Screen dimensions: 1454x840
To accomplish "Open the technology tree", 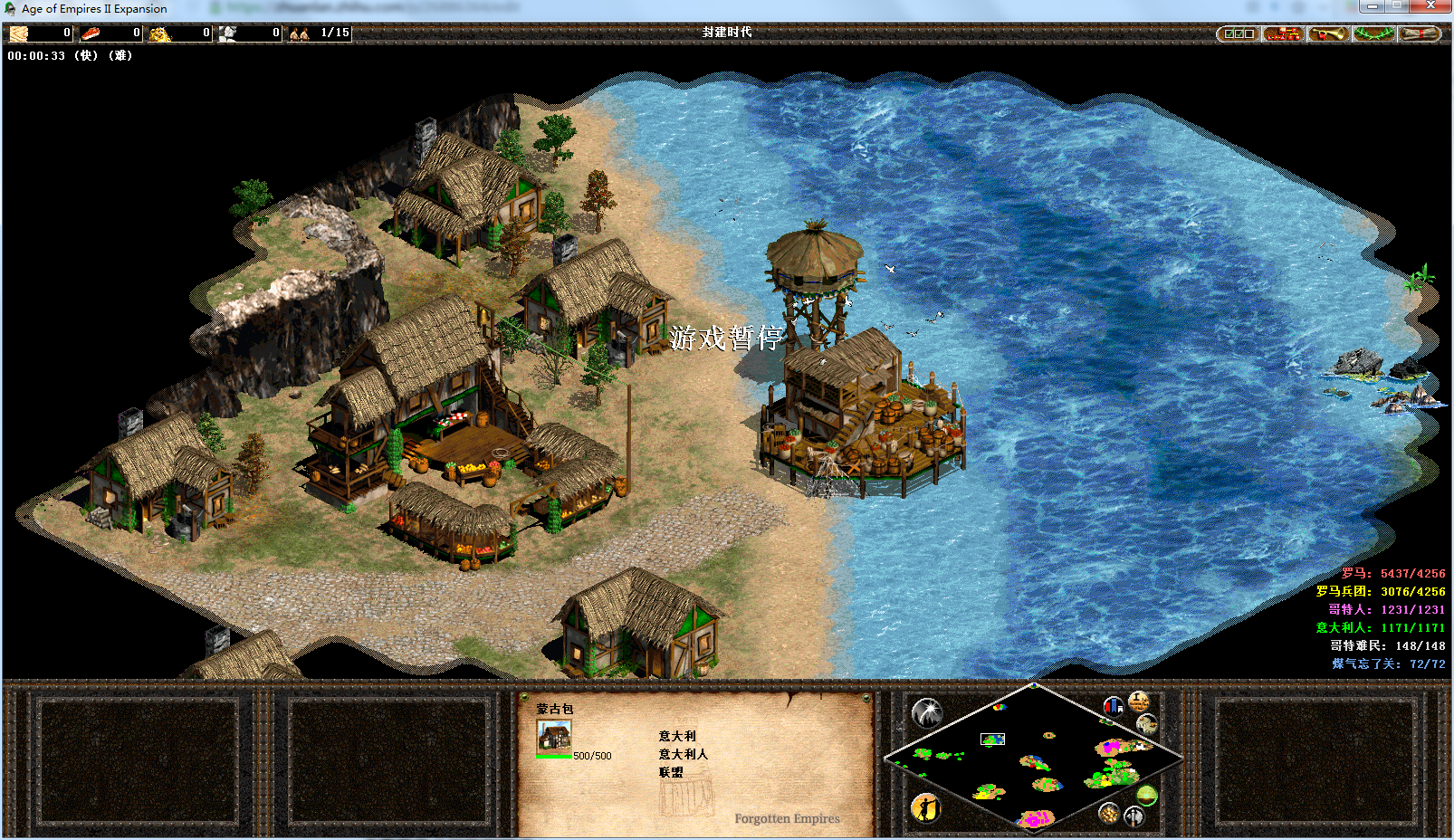I will pyautogui.click(x=1283, y=33).
